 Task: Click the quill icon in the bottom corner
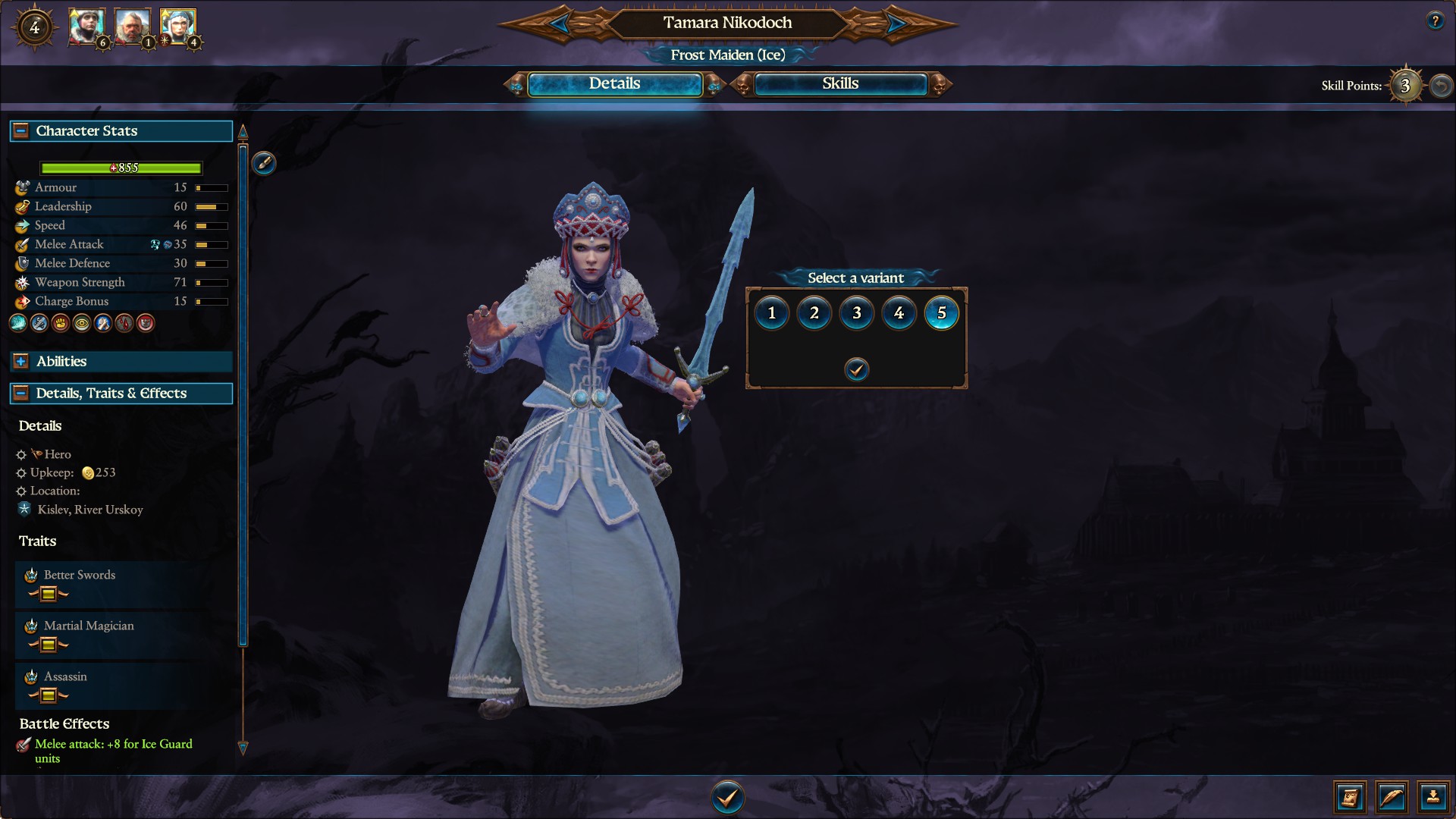coord(1392,797)
